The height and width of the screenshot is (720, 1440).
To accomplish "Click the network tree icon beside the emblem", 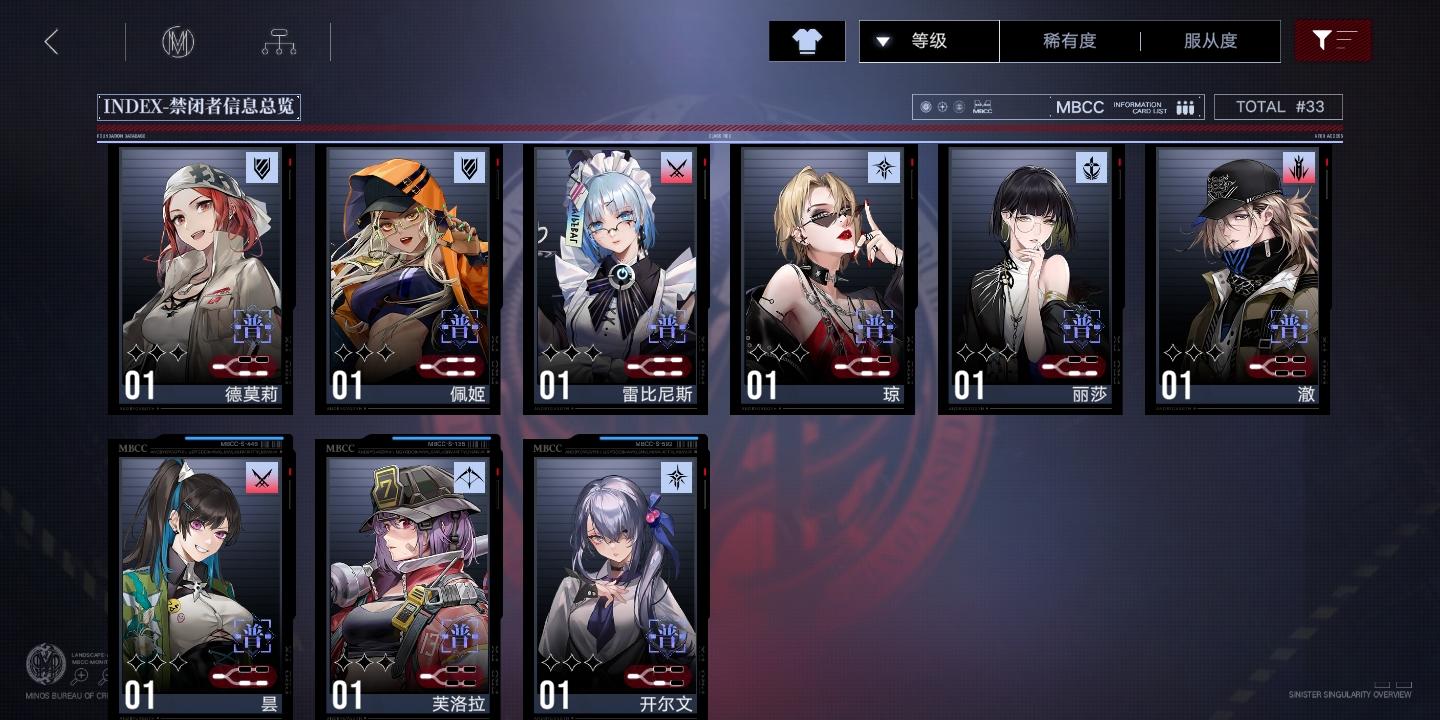I will coord(279,41).
